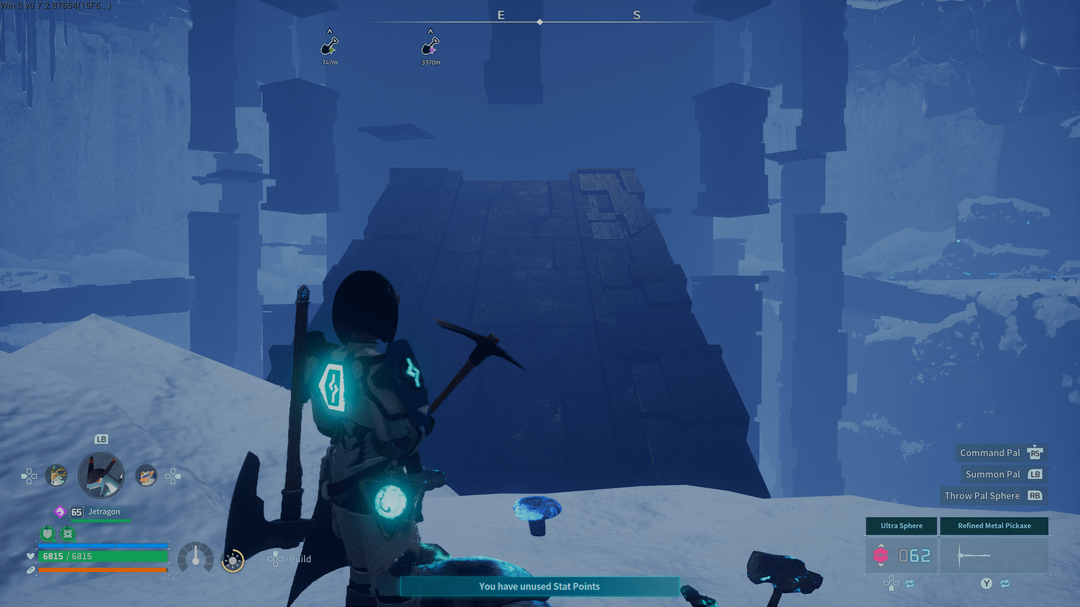The height and width of the screenshot is (607, 1080).
Task: Choose the left pal portrait with antlers
Action: [x=57, y=476]
